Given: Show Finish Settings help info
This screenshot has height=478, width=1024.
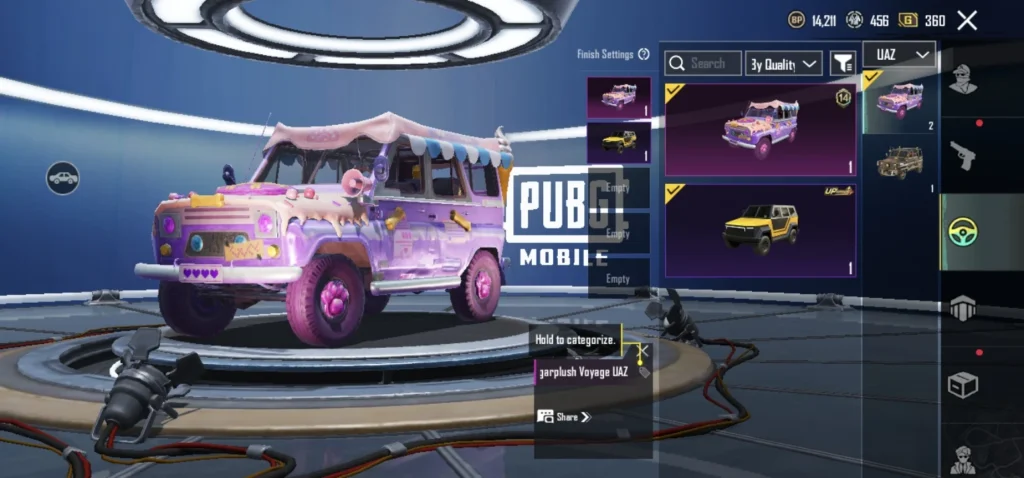Looking at the screenshot, I should (644, 54).
